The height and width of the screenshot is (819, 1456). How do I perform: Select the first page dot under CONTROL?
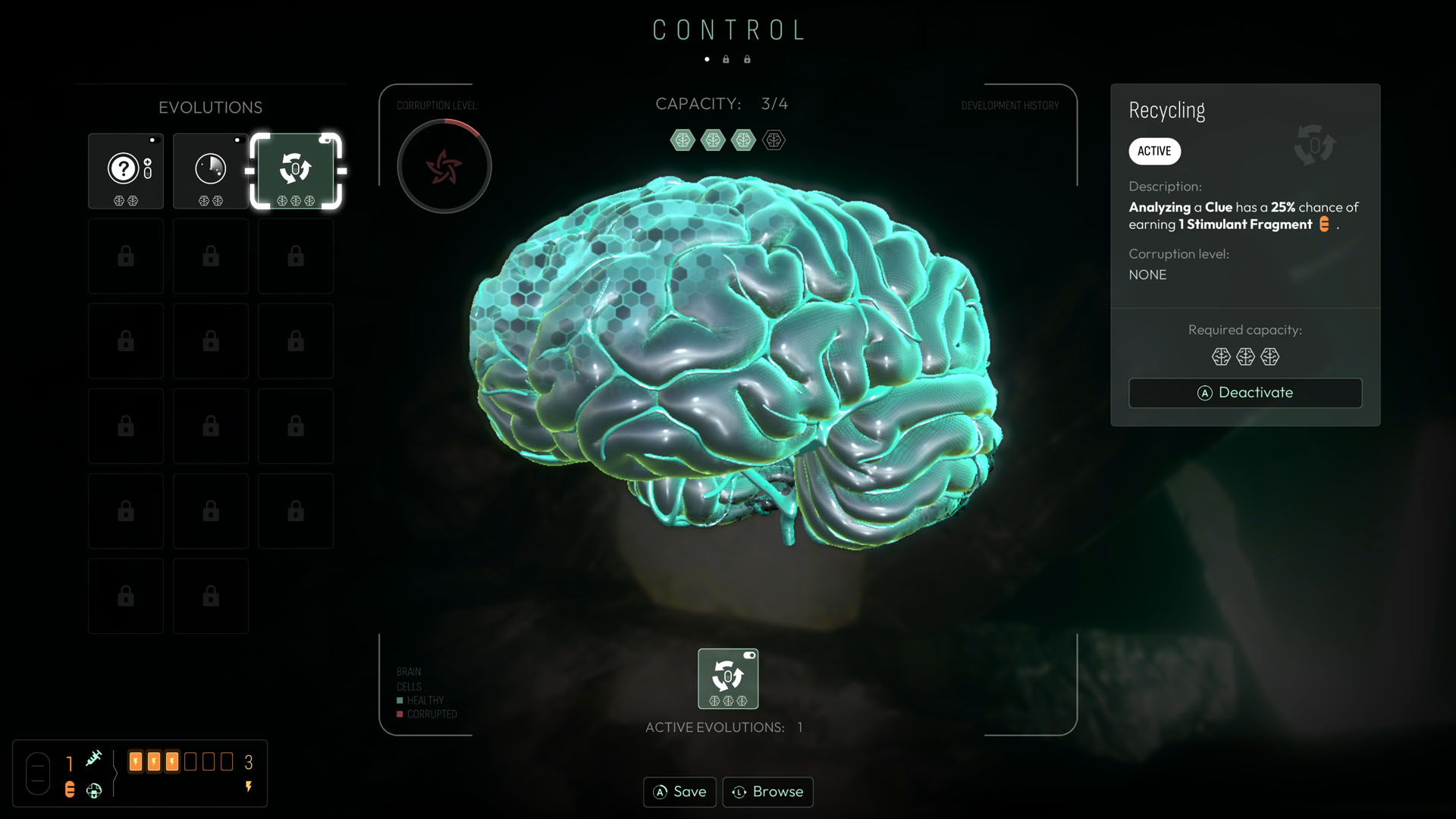pyautogui.click(x=708, y=58)
